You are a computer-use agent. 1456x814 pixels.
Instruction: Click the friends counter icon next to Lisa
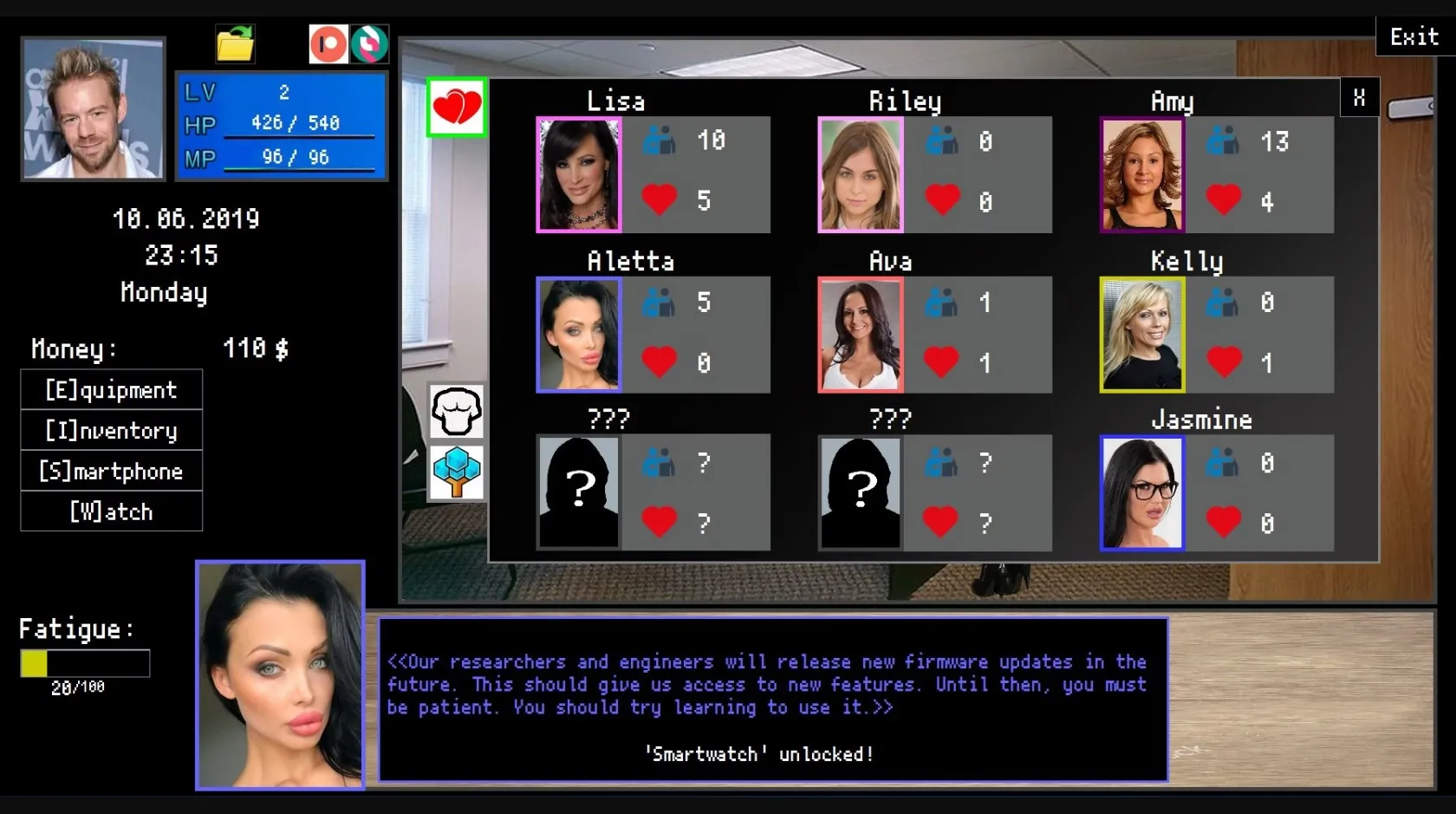click(660, 140)
